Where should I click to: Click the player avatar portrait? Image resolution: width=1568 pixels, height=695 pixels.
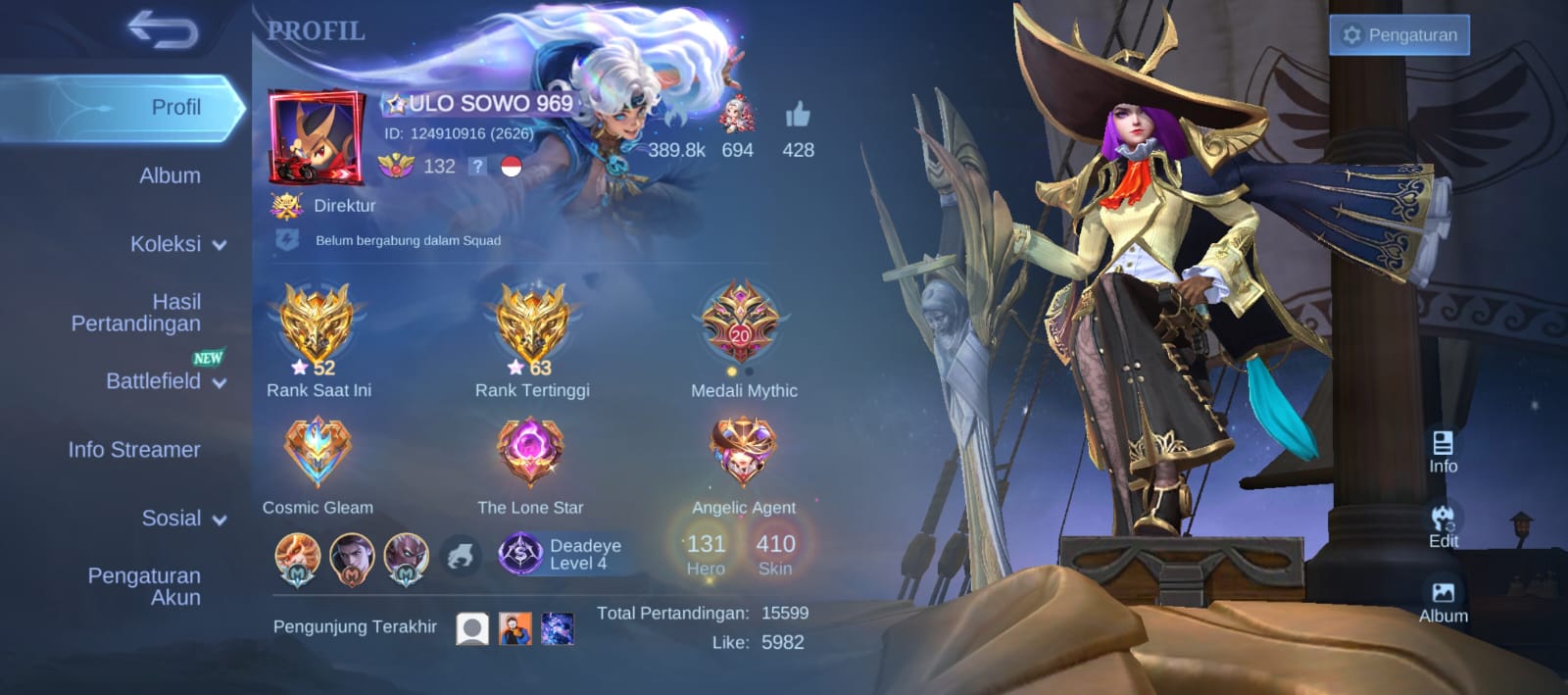(316, 137)
